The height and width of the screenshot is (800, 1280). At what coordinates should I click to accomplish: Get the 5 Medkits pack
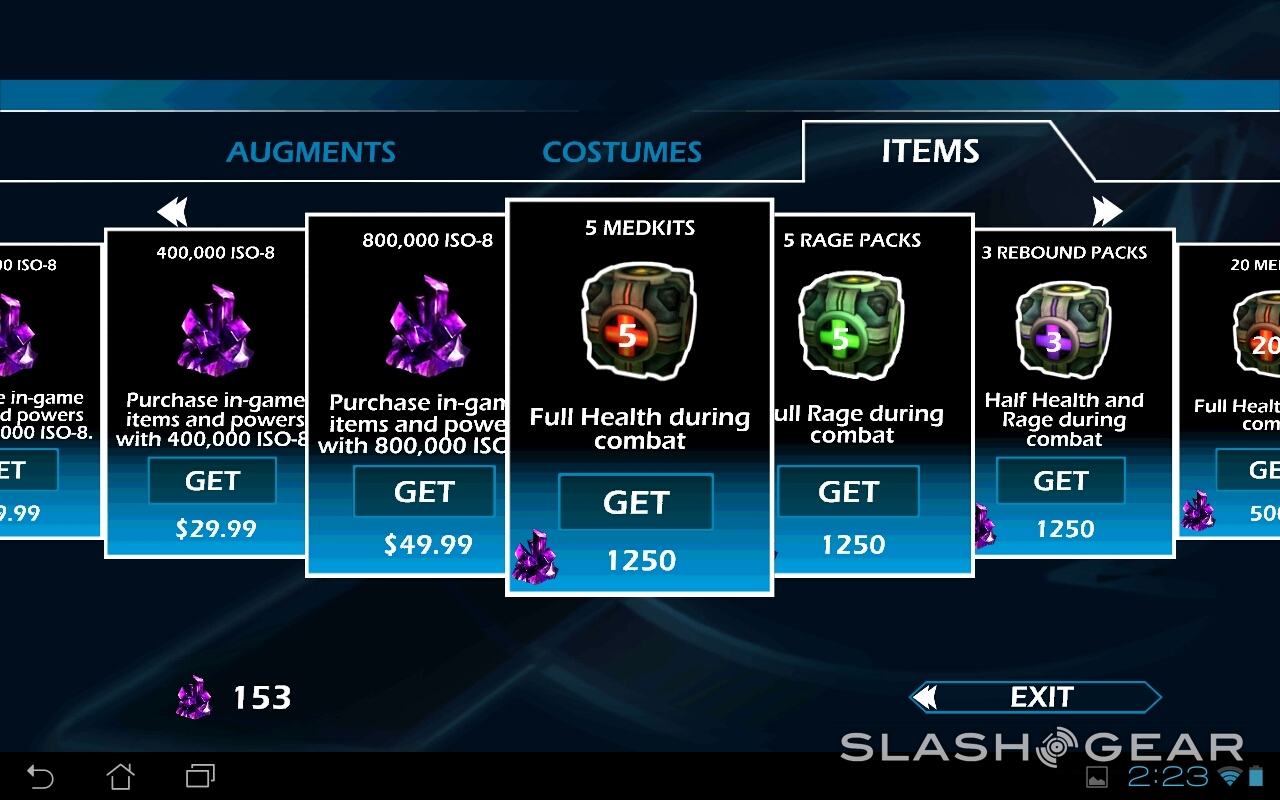click(636, 502)
